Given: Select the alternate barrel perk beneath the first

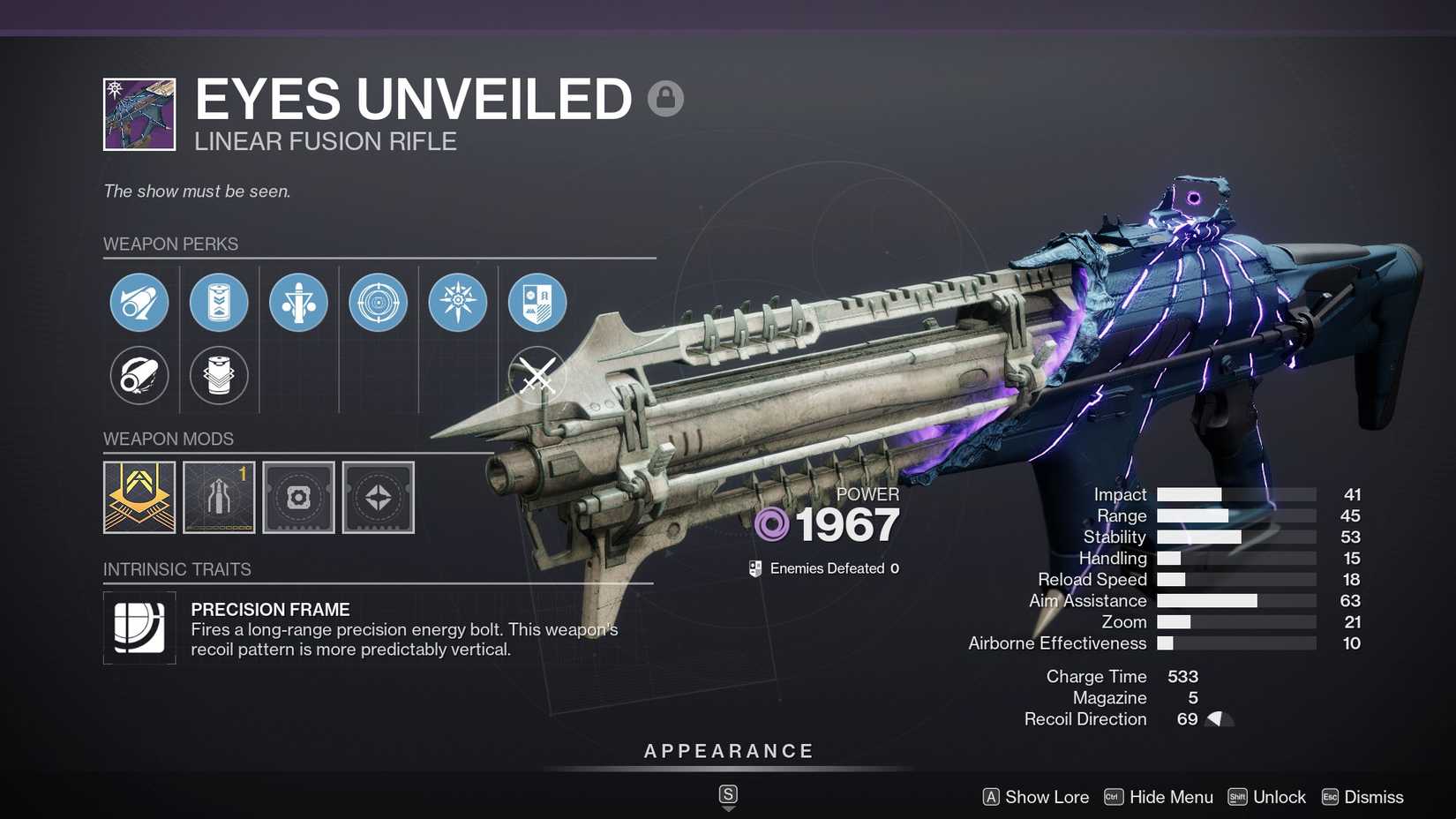Looking at the screenshot, I should [x=139, y=375].
